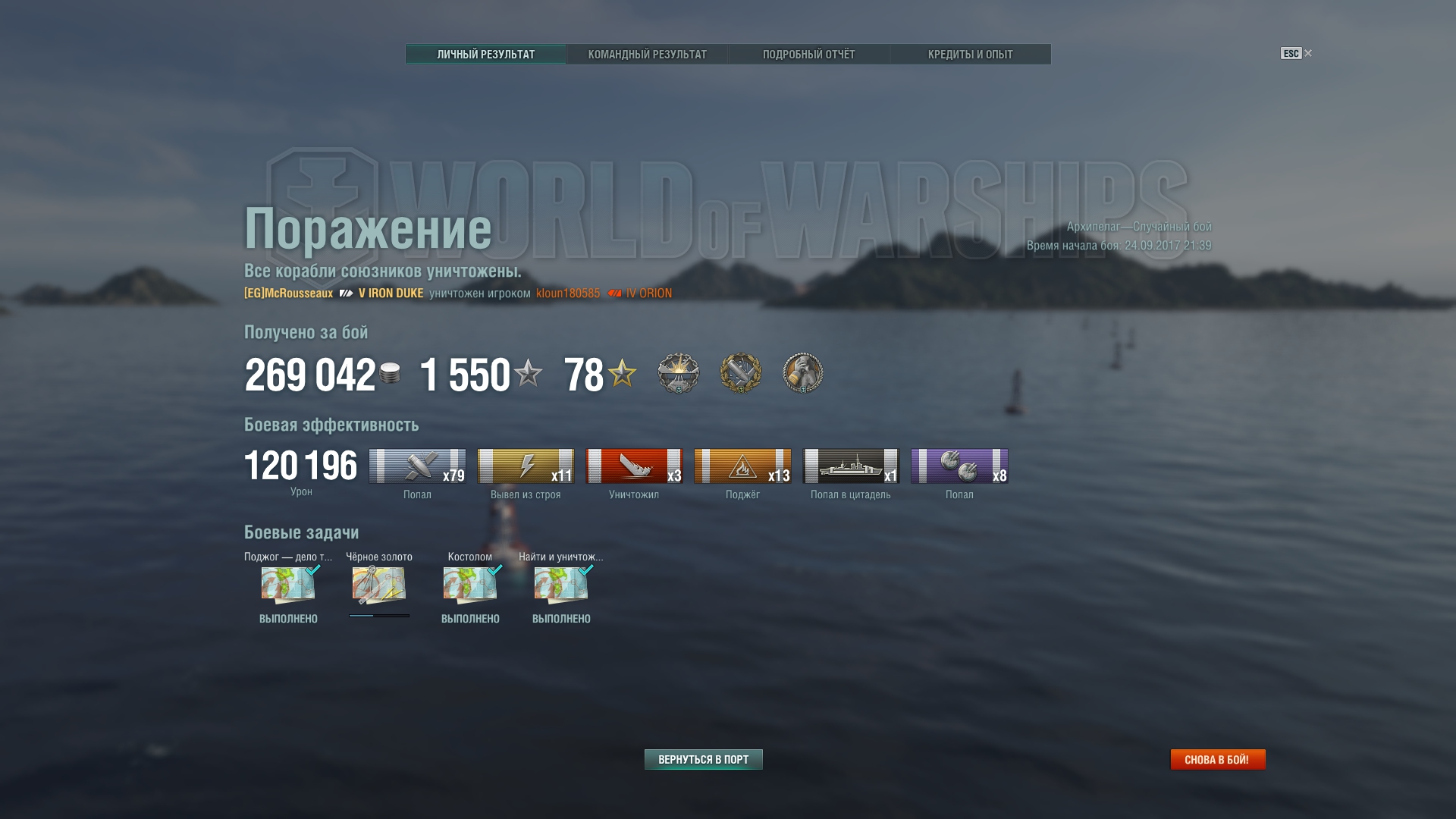Image resolution: width=1456 pixels, height=819 pixels.
Task: Click the Вывел из строя lightning ribbon
Action: [526, 466]
